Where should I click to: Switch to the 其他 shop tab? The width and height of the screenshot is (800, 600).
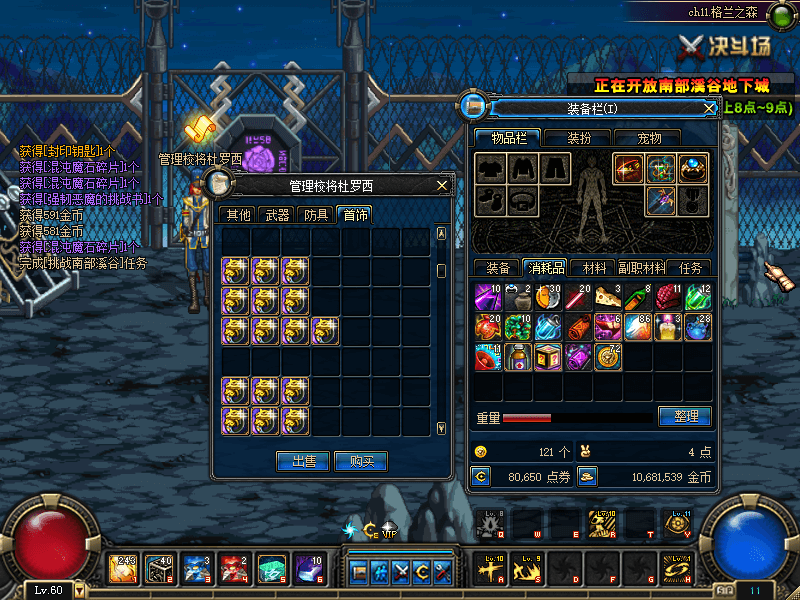point(238,214)
